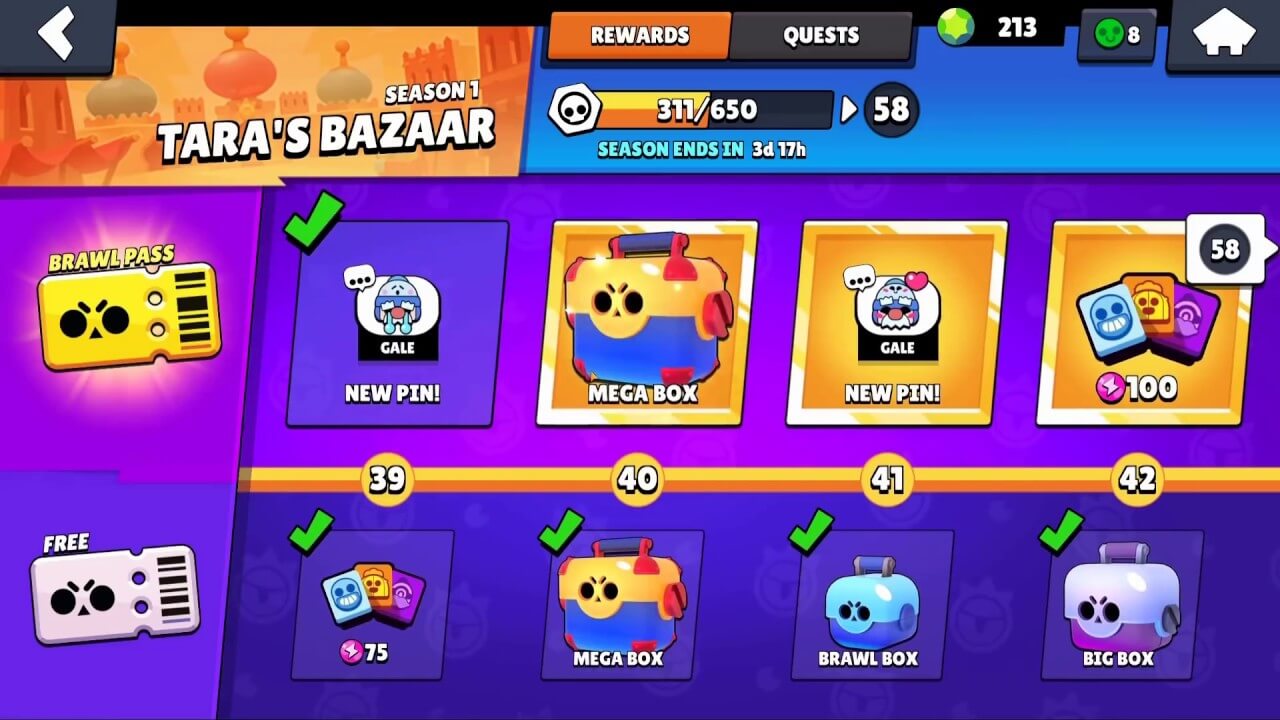Select the REWARDS tab
Viewport: 1280px width, 720px height.
click(x=638, y=35)
